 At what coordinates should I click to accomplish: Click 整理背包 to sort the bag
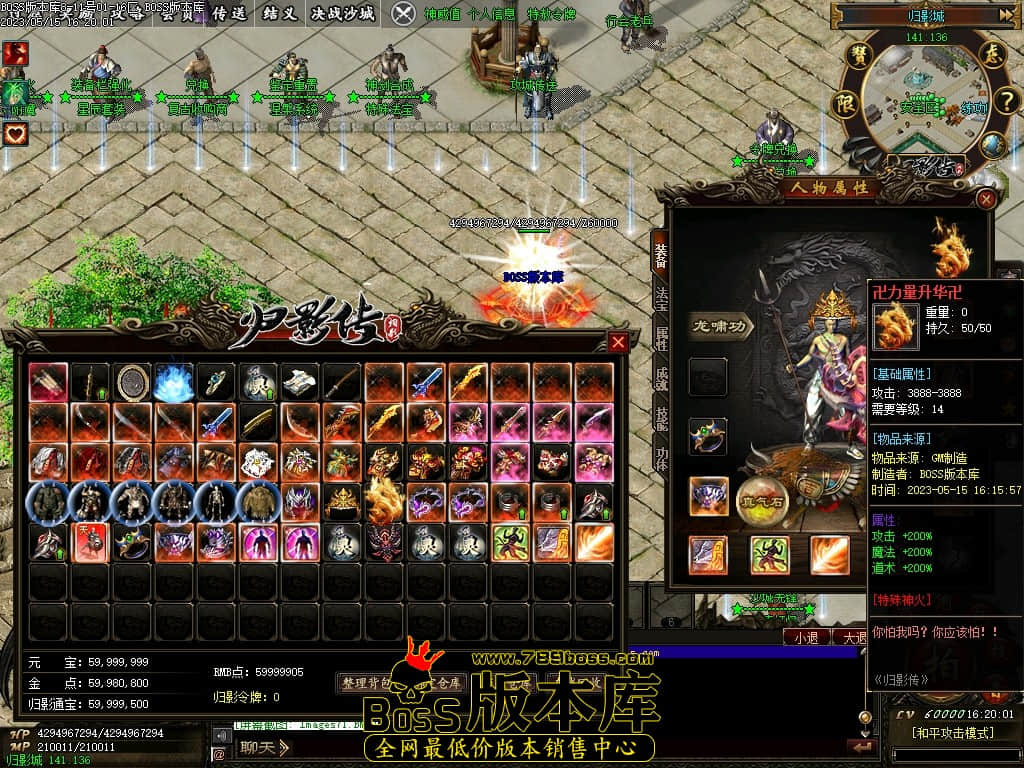(368, 683)
